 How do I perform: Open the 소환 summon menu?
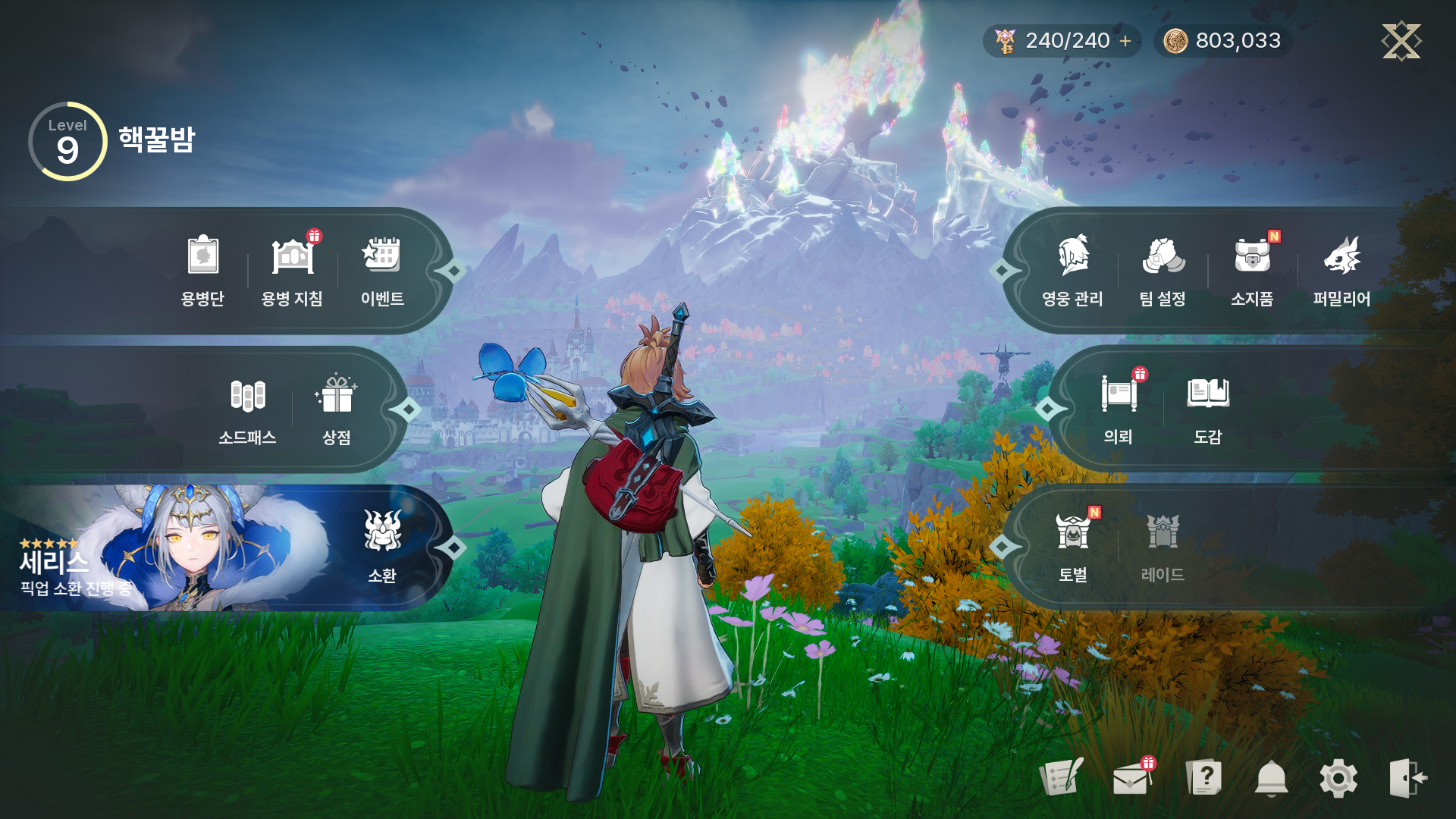(381, 548)
